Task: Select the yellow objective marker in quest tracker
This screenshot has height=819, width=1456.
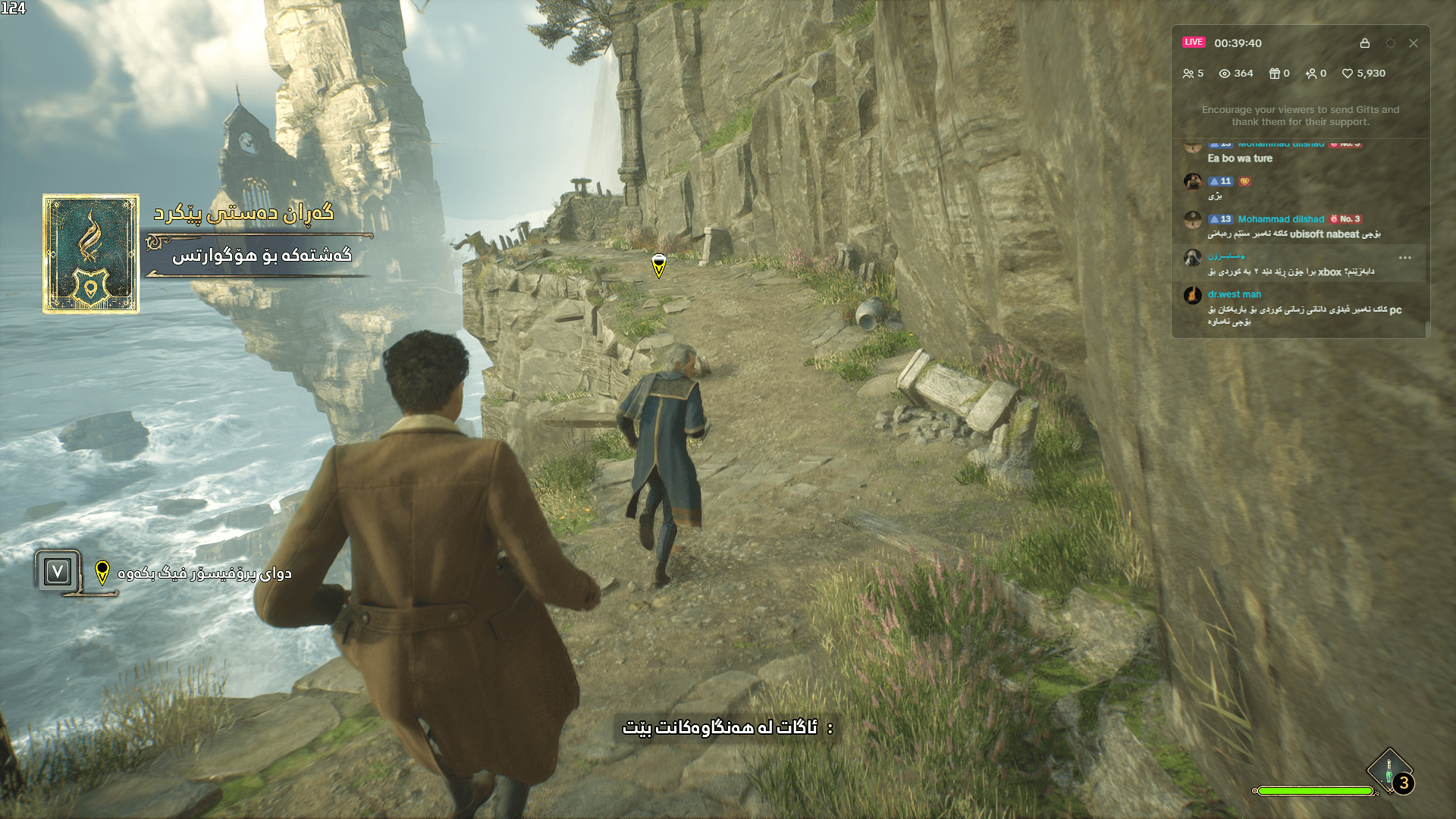Action: point(102,573)
